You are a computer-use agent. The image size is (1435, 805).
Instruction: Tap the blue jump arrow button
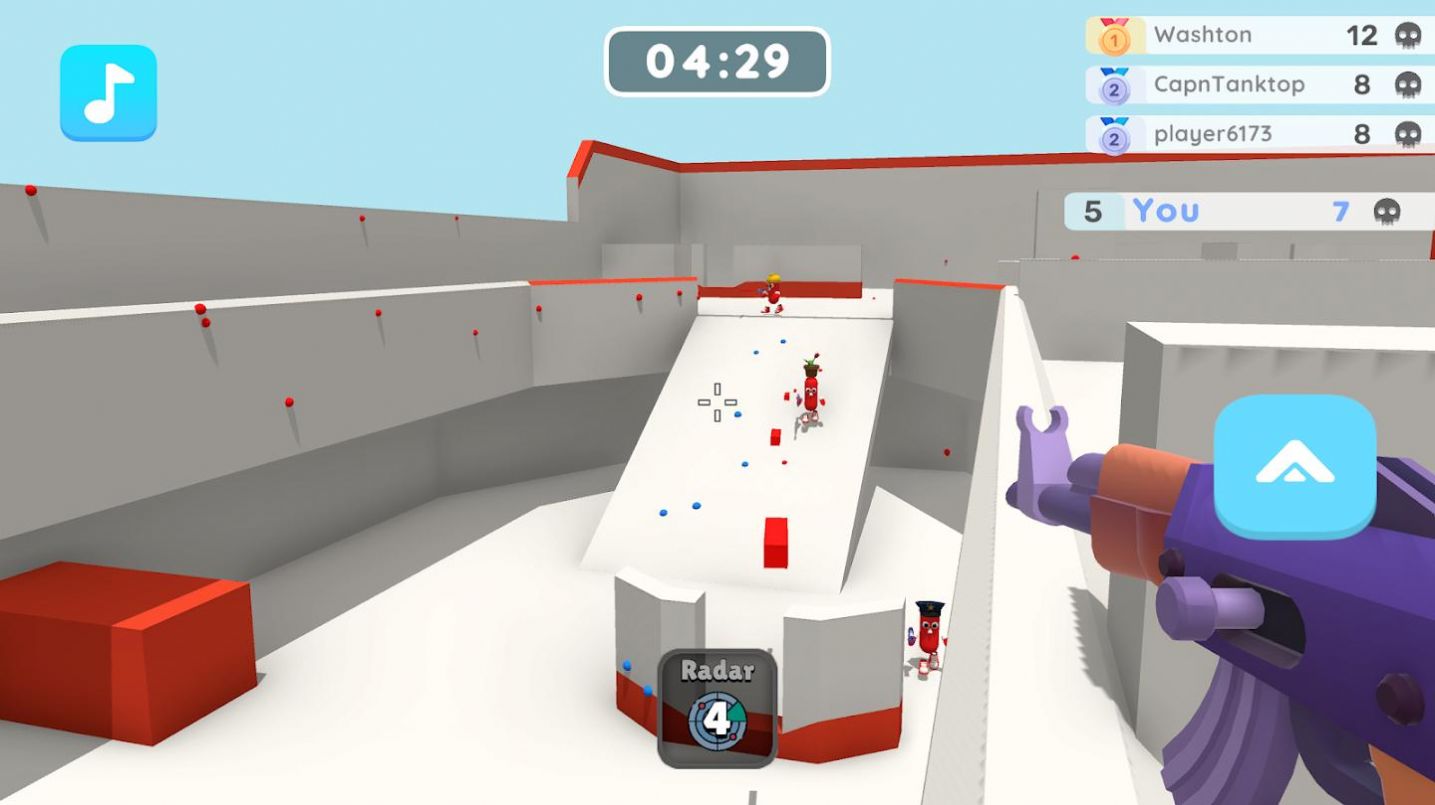pyautogui.click(x=1294, y=466)
